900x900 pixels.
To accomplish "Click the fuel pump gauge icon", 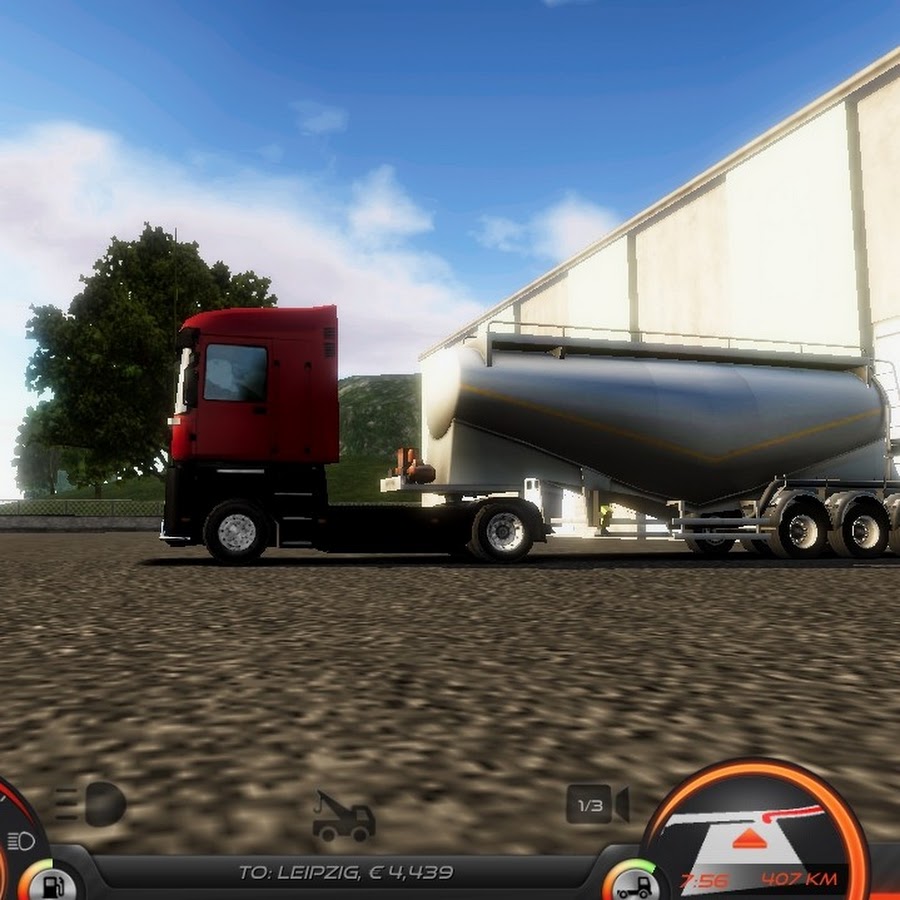I will point(52,883).
